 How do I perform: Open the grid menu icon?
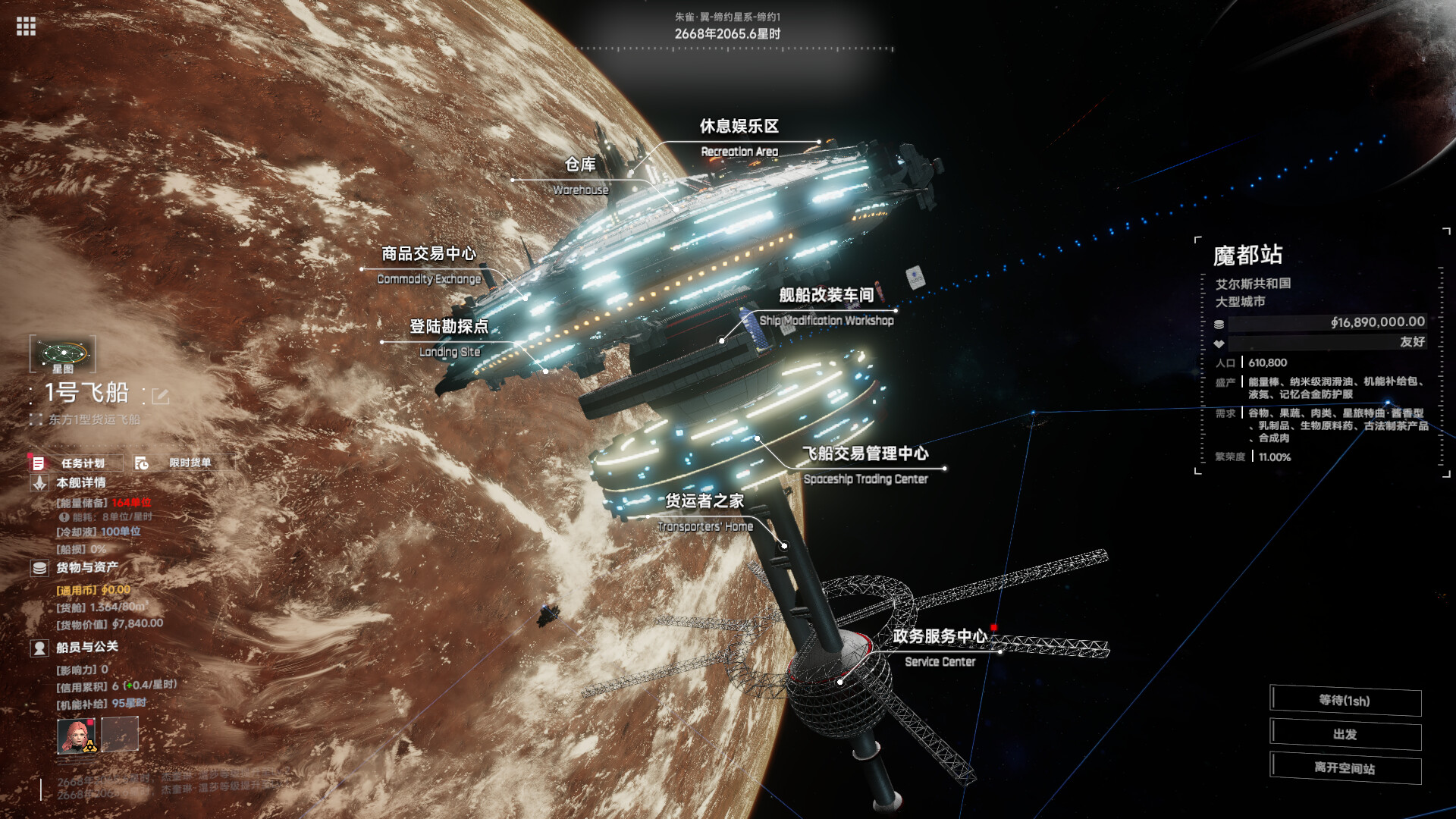coord(26,27)
